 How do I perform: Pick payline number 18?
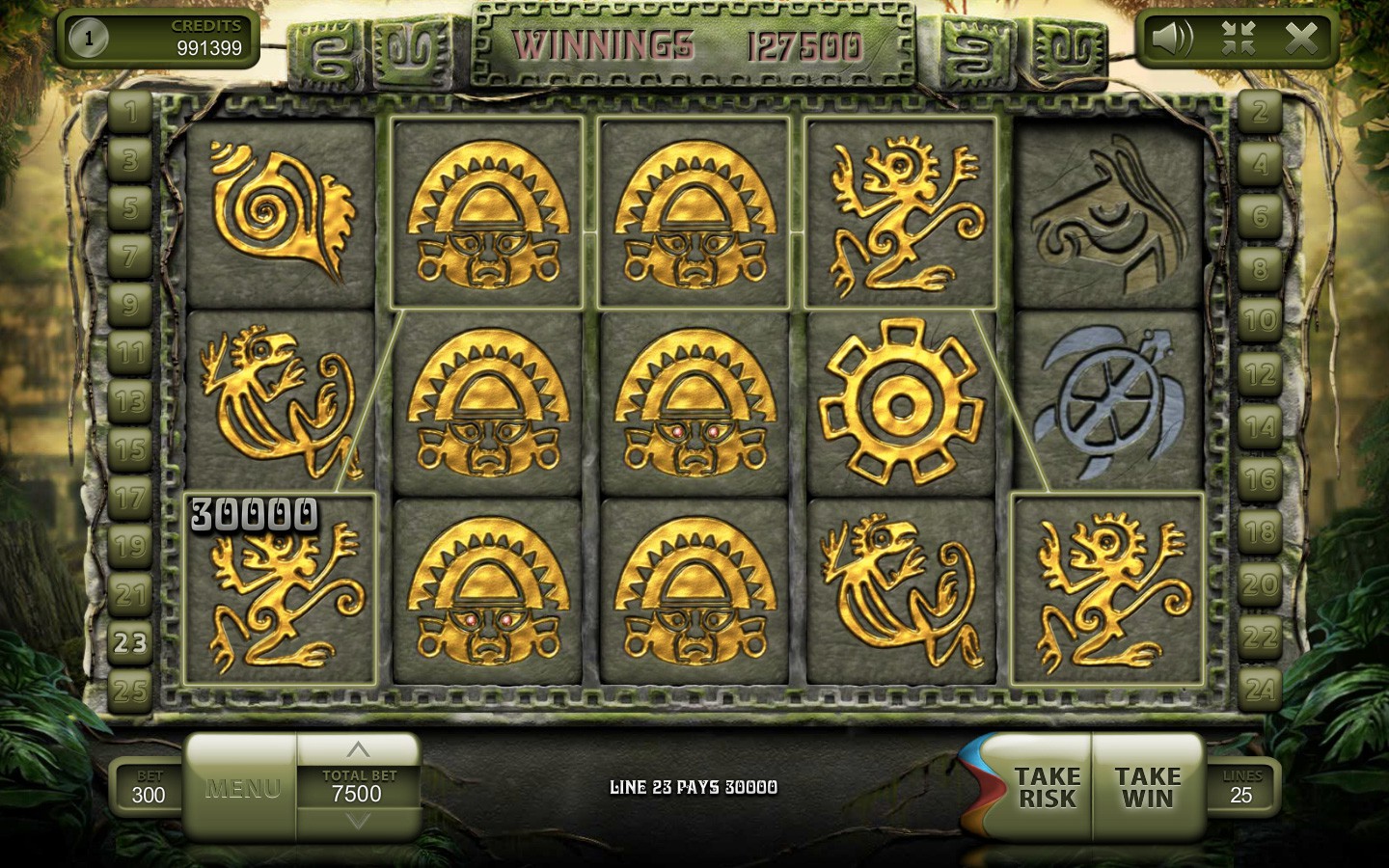[x=1260, y=532]
